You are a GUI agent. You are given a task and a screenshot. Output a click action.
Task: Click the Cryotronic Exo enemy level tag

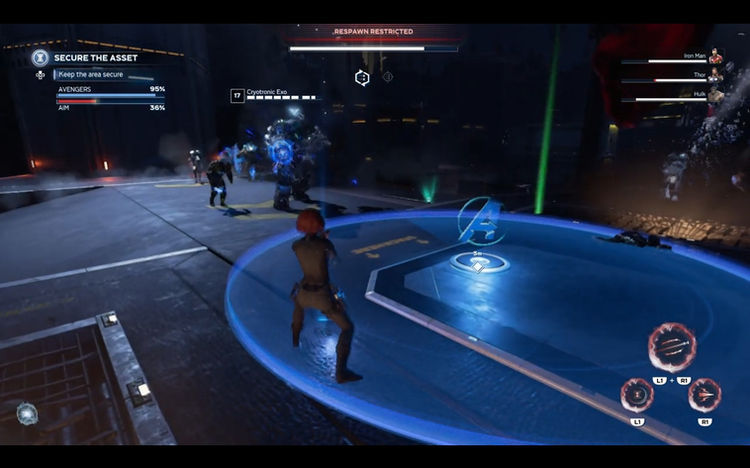(237, 96)
